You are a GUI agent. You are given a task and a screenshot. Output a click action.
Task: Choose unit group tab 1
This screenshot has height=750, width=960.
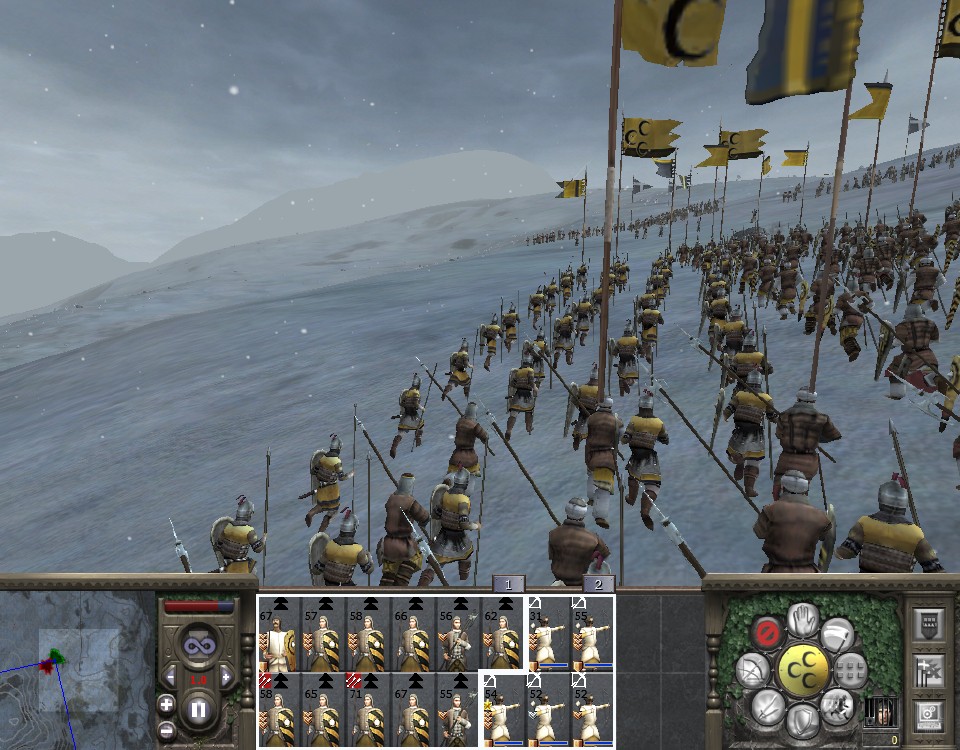pos(508,584)
